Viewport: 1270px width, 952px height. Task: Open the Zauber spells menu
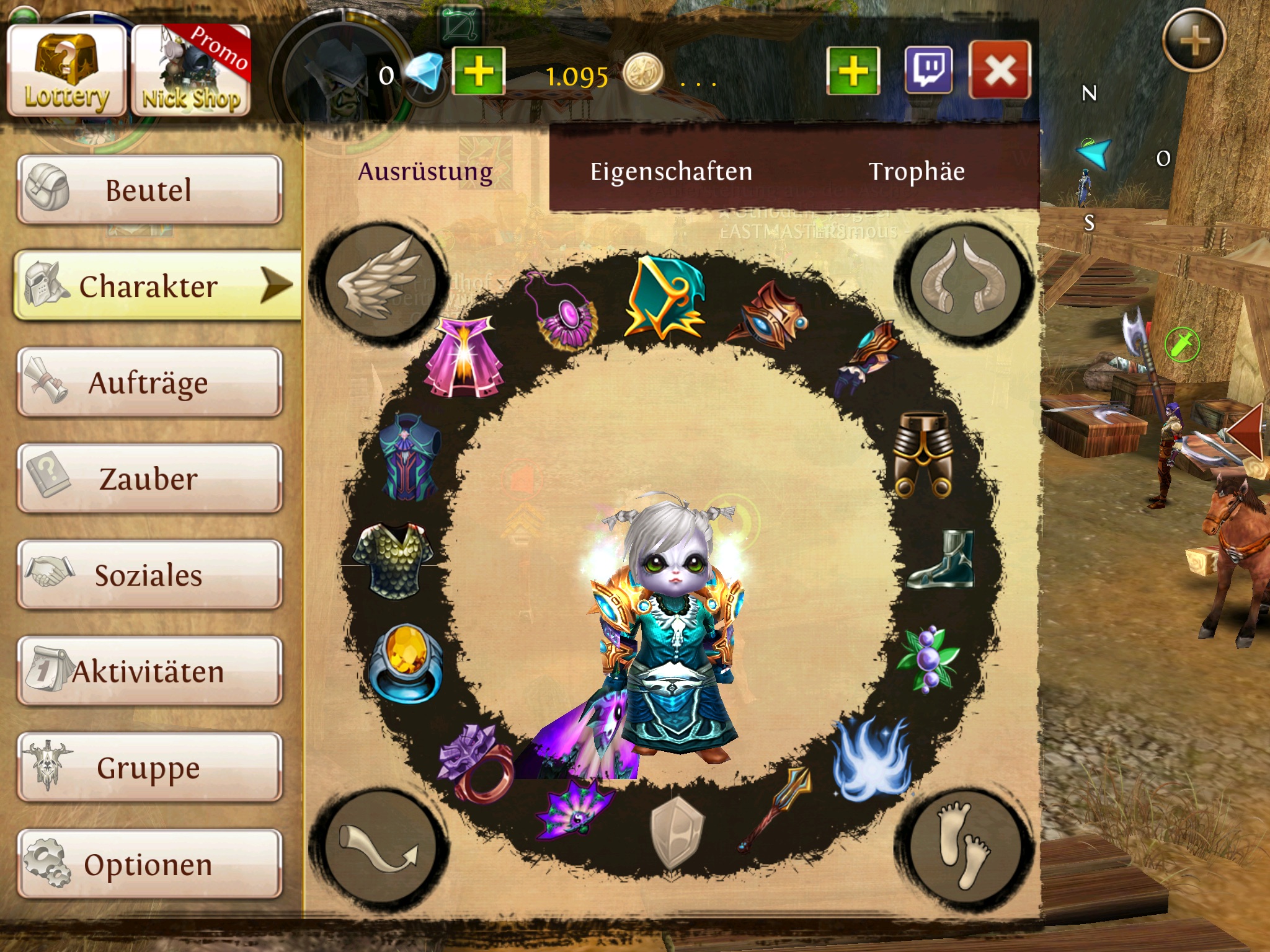[149, 478]
